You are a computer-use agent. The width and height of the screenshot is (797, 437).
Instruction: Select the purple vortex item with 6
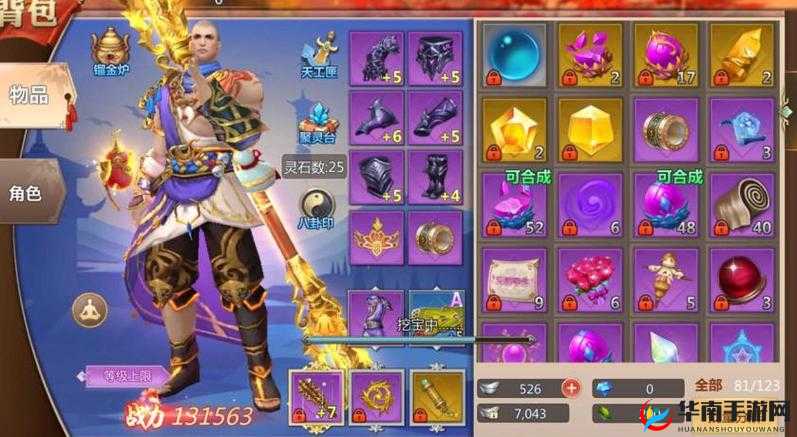click(585, 204)
